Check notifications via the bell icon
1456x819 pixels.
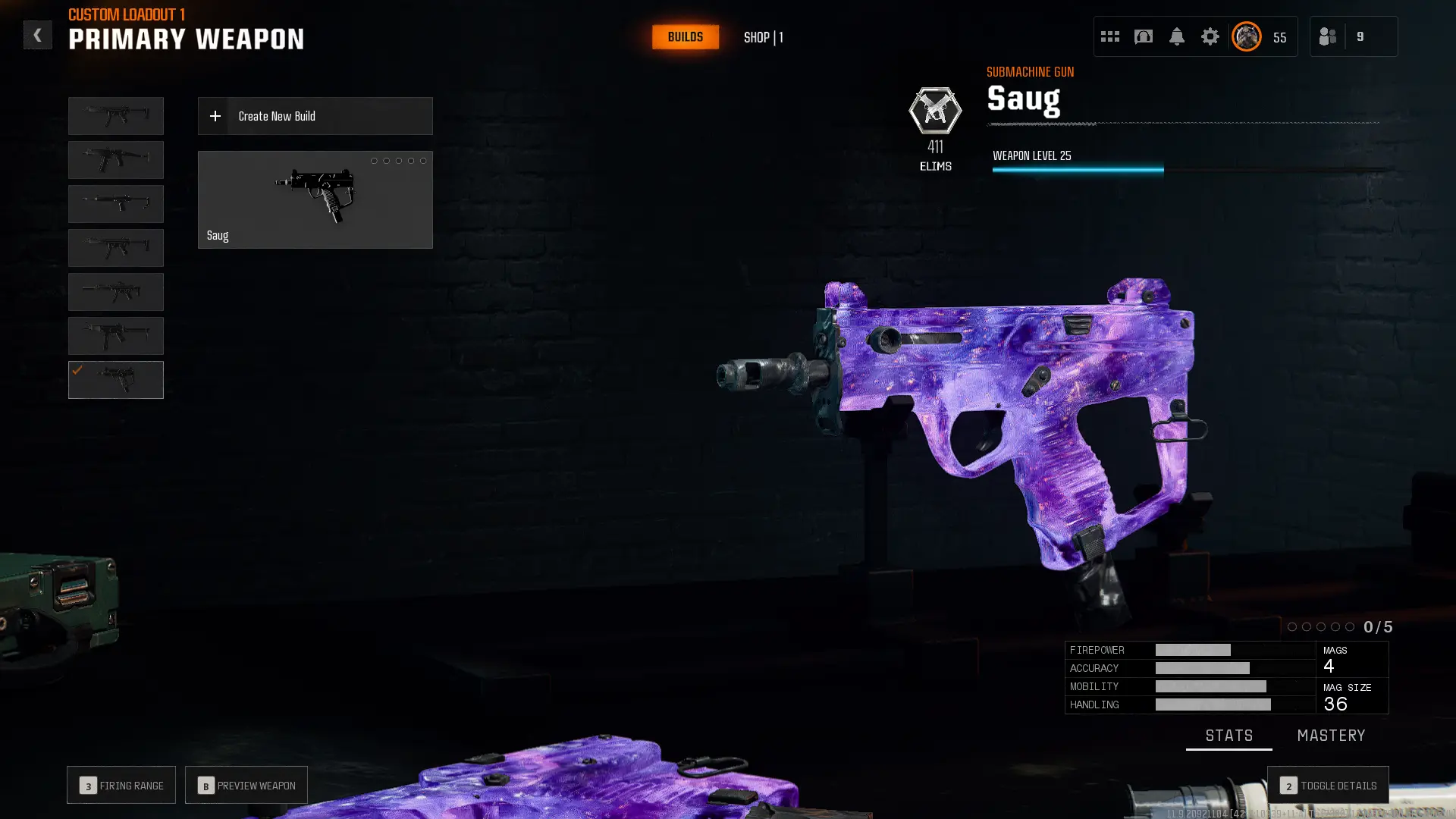click(x=1177, y=36)
